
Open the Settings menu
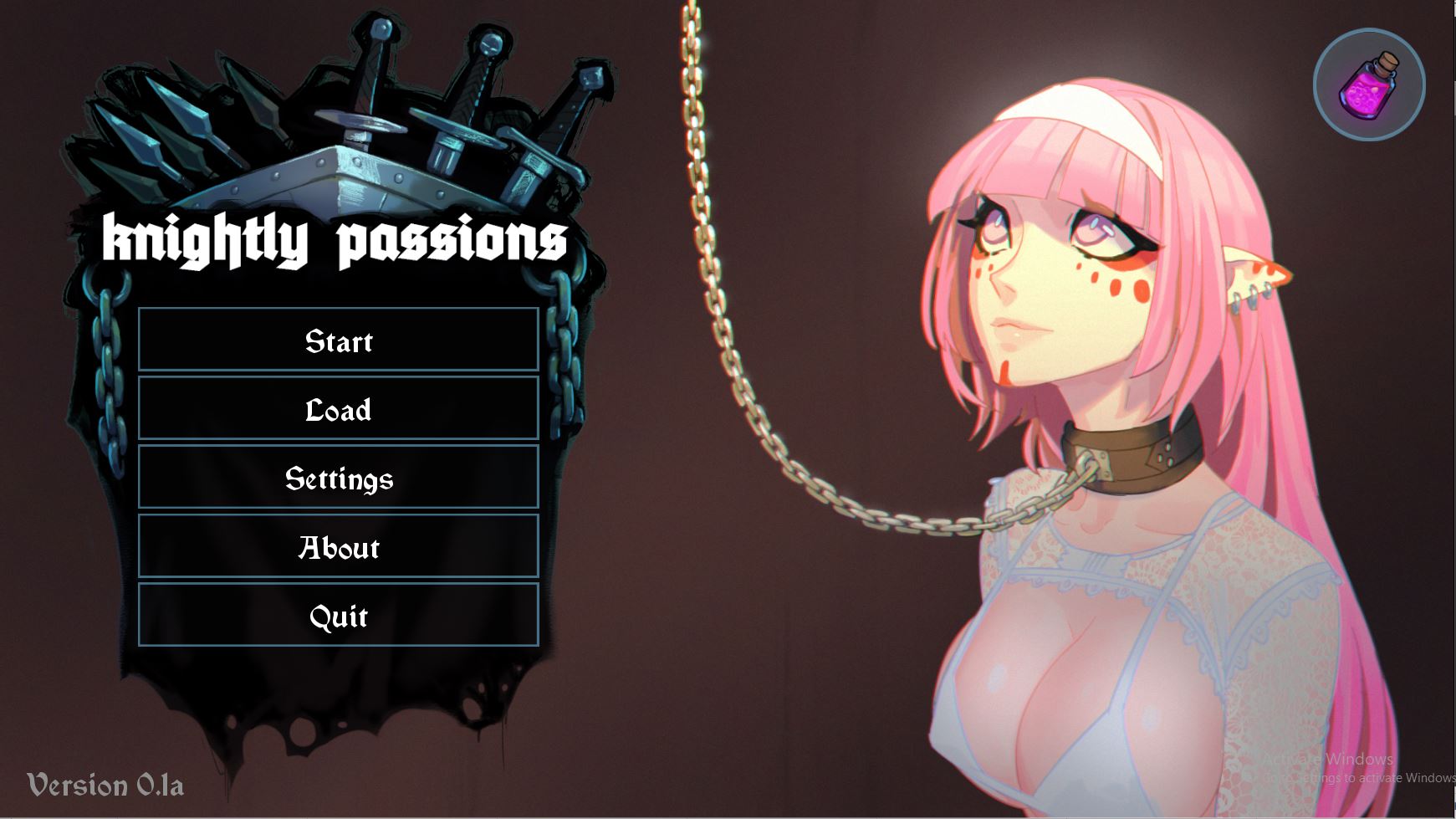pyautogui.click(x=338, y=477)
